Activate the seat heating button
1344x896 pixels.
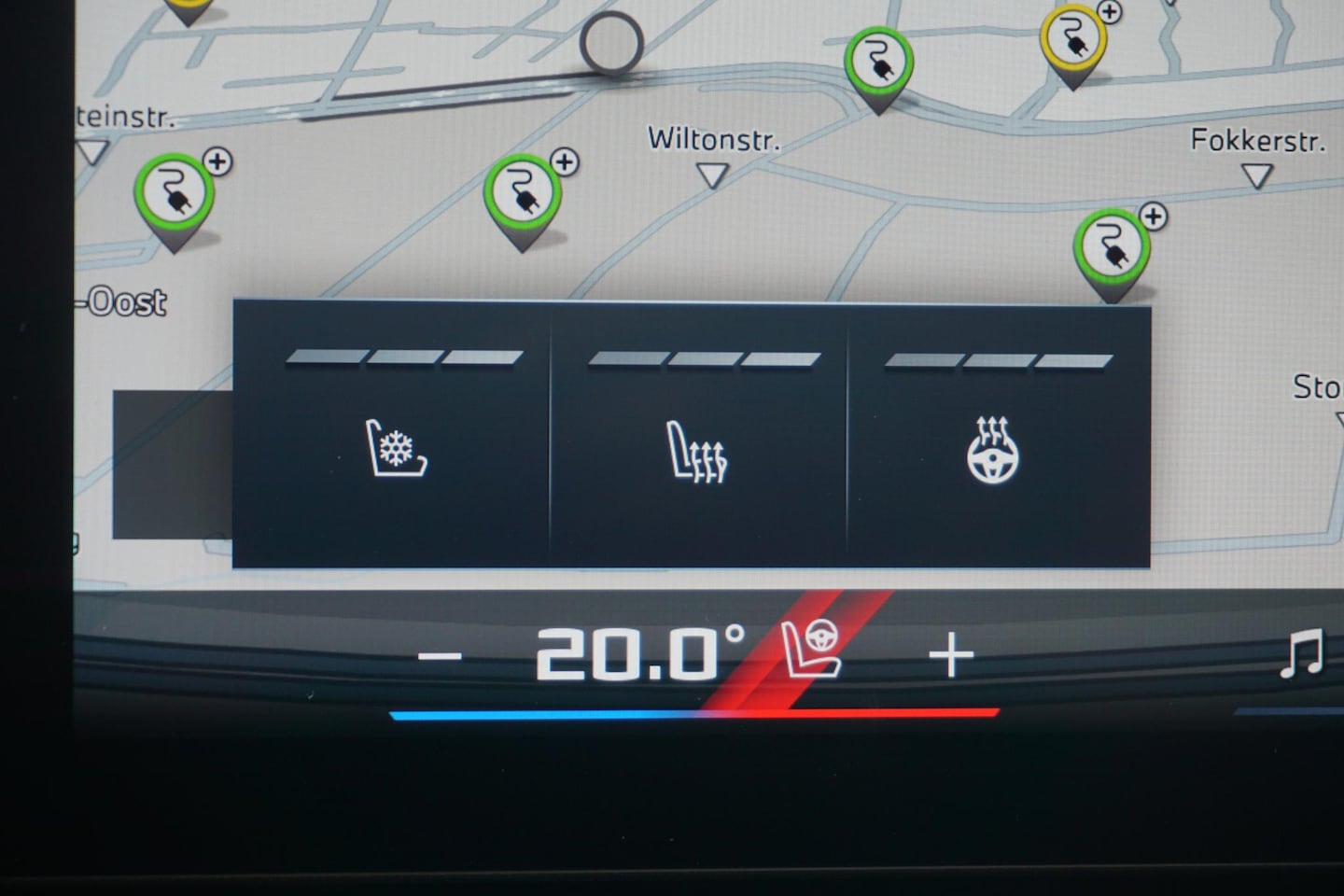click(x=697, y=452)
